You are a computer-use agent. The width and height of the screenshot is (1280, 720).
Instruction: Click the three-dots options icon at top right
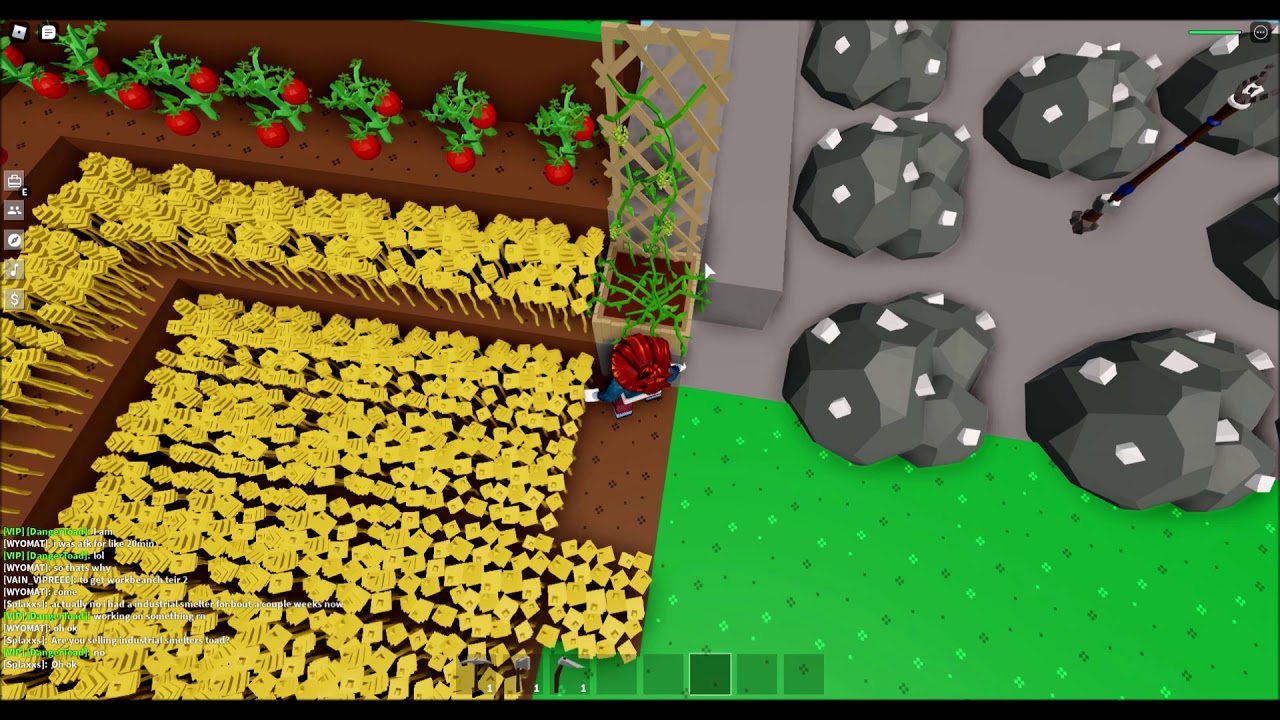(x=1258, y=32)
